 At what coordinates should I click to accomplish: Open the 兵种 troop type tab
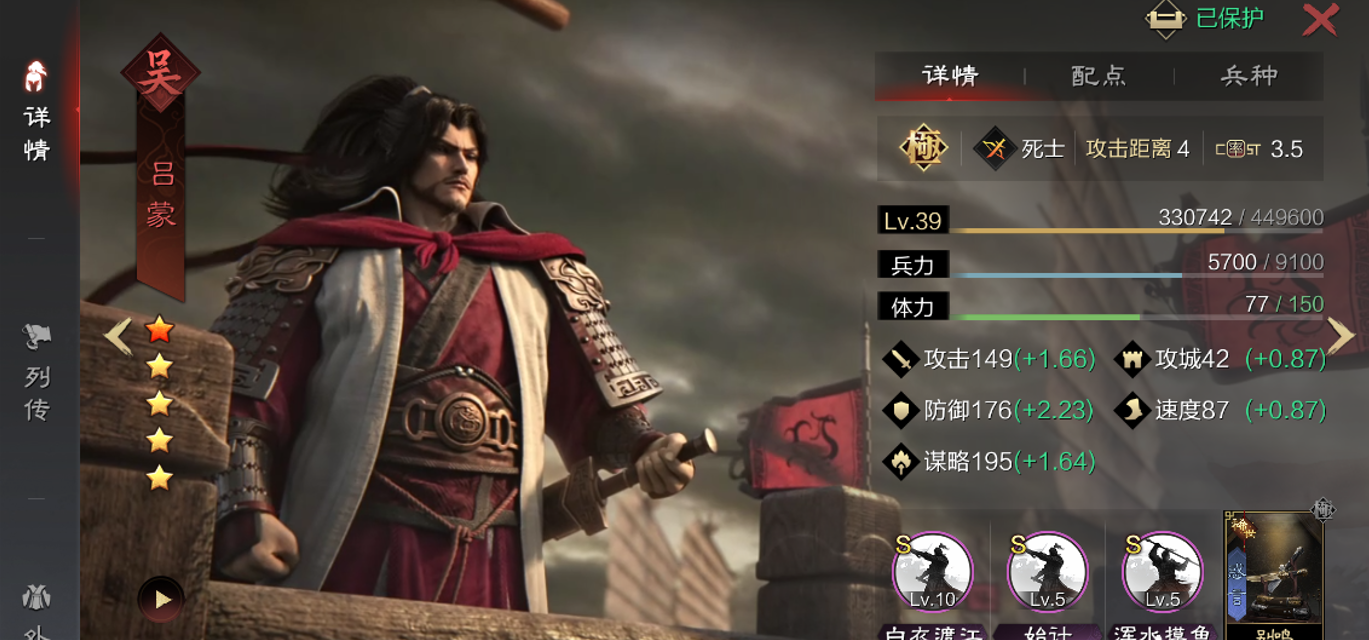[1249, 76]
